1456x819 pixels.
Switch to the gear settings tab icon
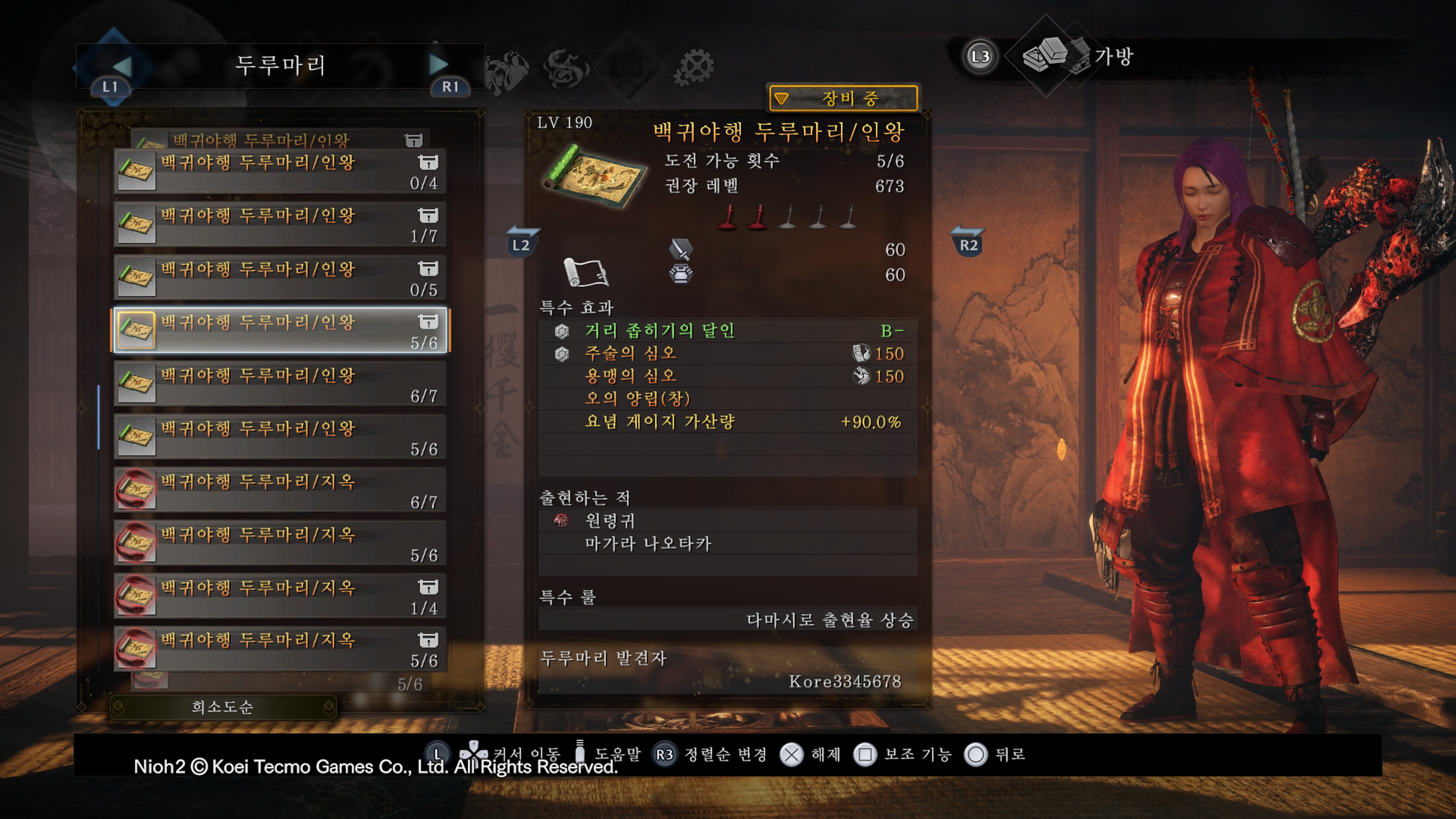tap(694, 67)
